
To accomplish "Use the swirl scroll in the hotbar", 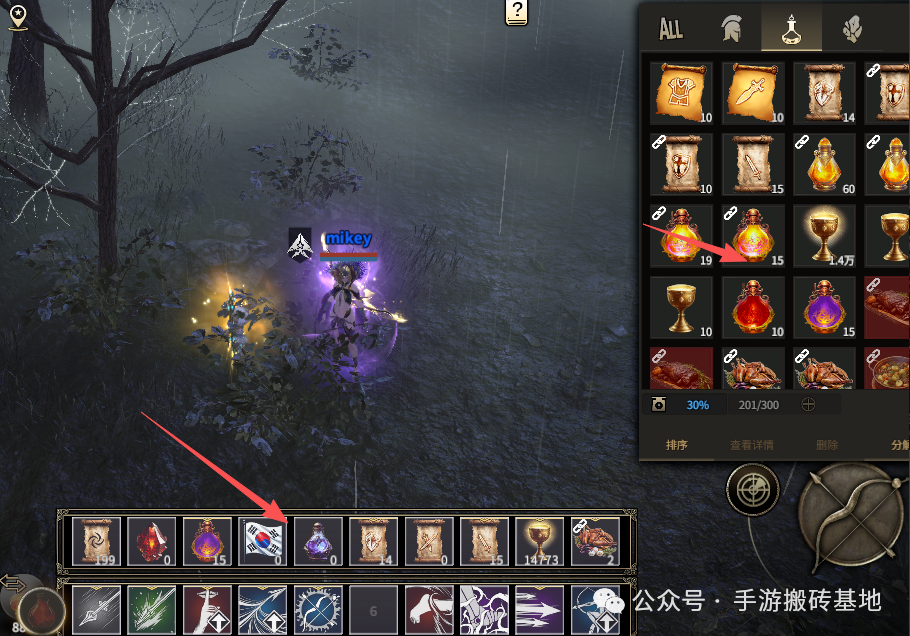I will pyautogui.click(x=96, y=541).
